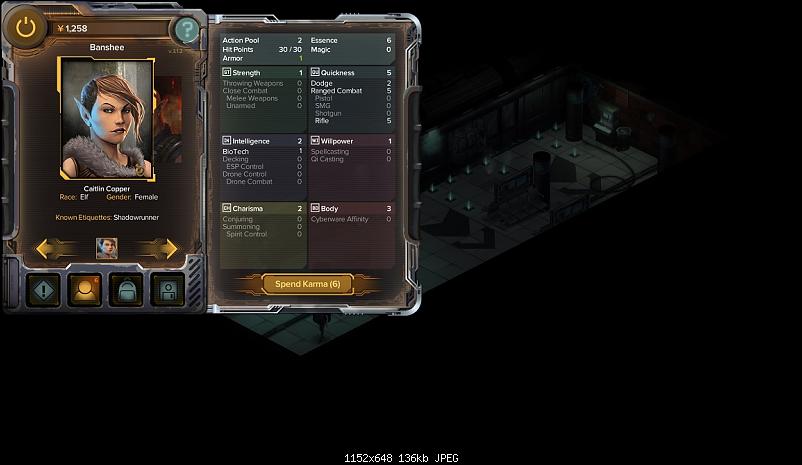Click the power button icon
The image size is (802, 465).
coord(26,28)
